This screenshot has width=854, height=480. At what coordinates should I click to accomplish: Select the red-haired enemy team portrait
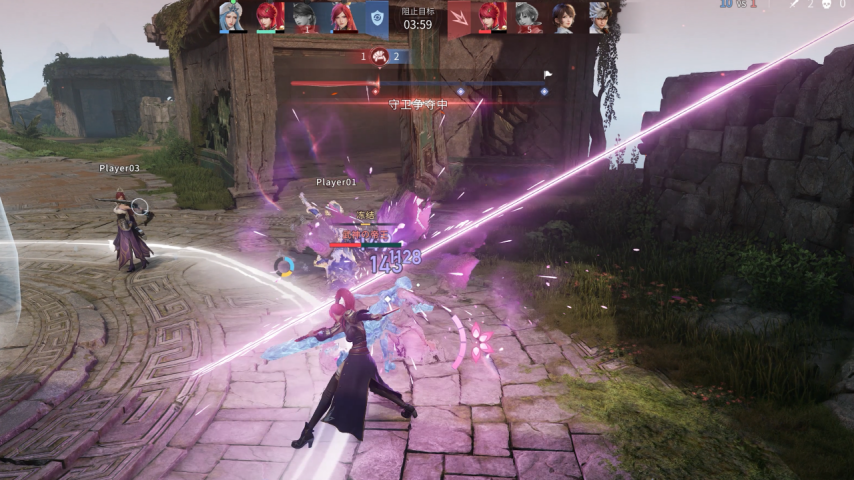[492, 17]
